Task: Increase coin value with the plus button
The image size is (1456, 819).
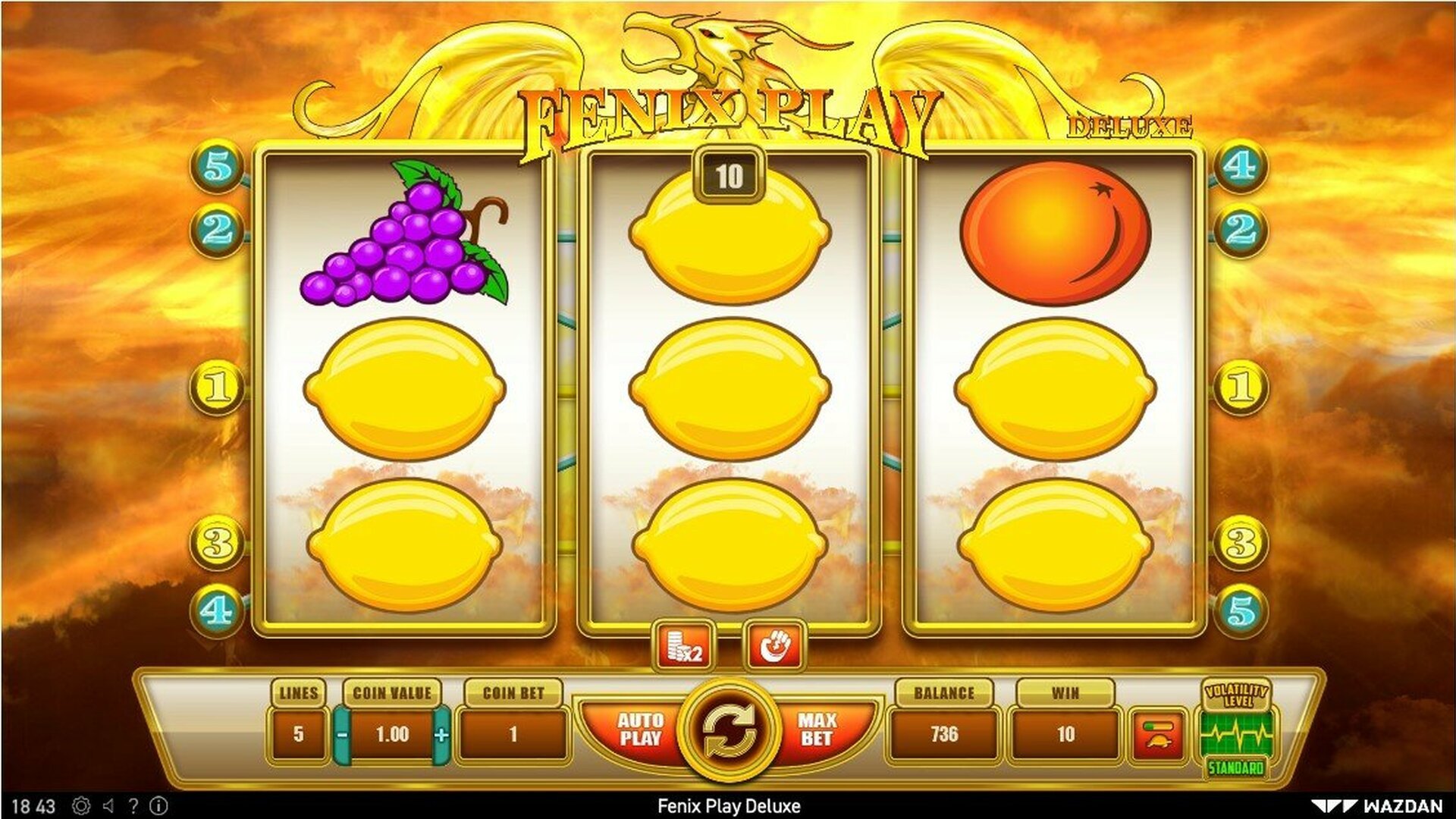Action: 441,734
